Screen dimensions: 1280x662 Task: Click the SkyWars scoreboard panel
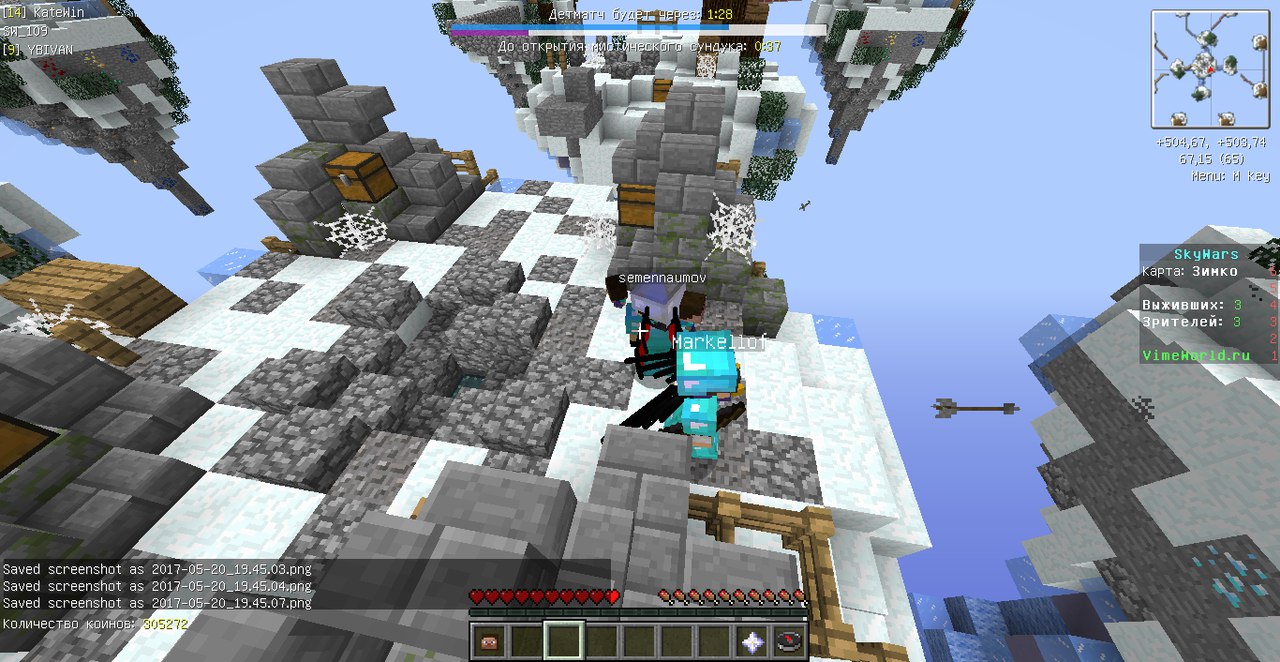coord(1208,304)
